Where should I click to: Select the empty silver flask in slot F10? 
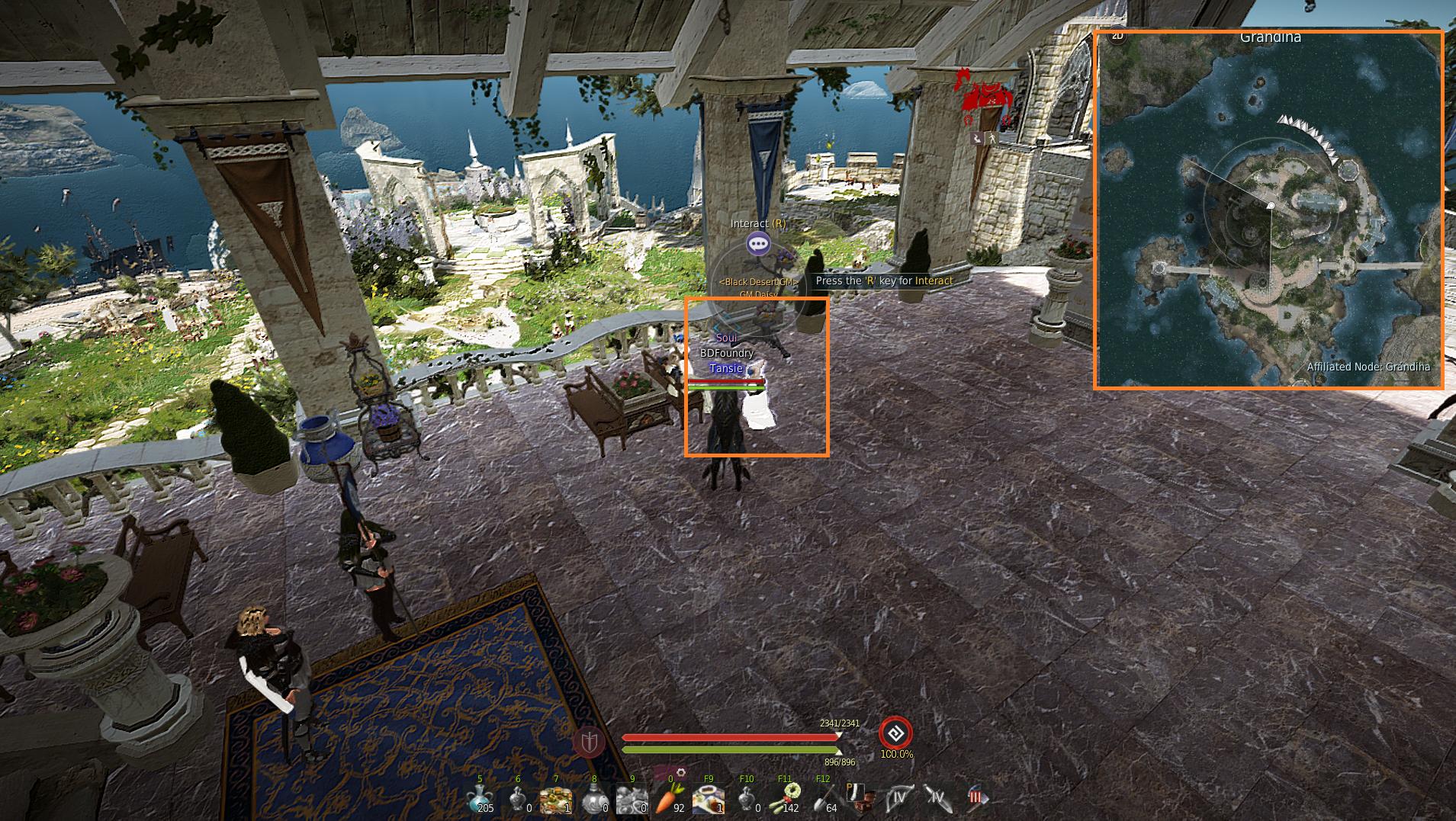click(x=747, y=799)
